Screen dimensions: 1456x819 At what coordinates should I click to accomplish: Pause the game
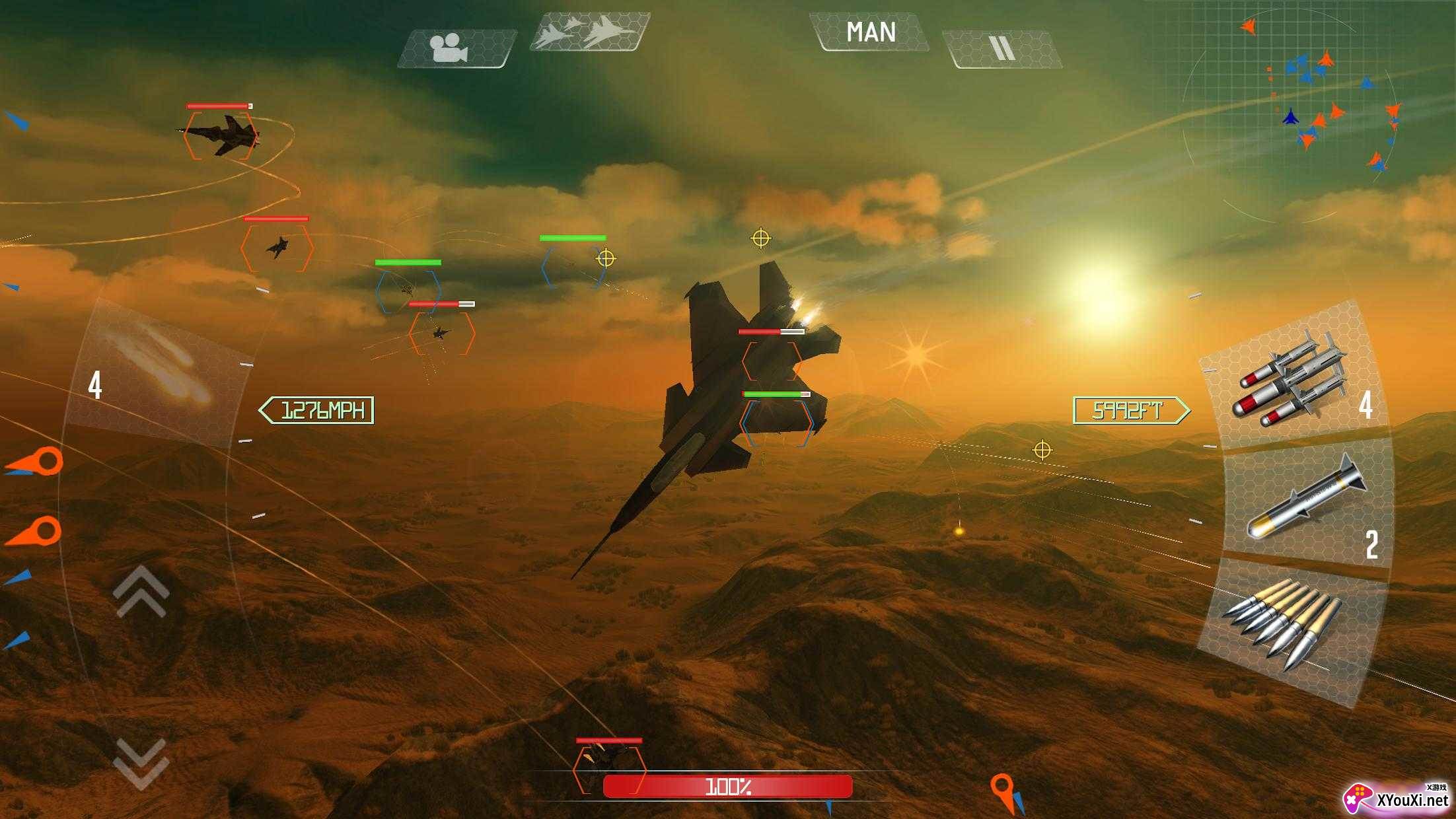pos(1002,49)
